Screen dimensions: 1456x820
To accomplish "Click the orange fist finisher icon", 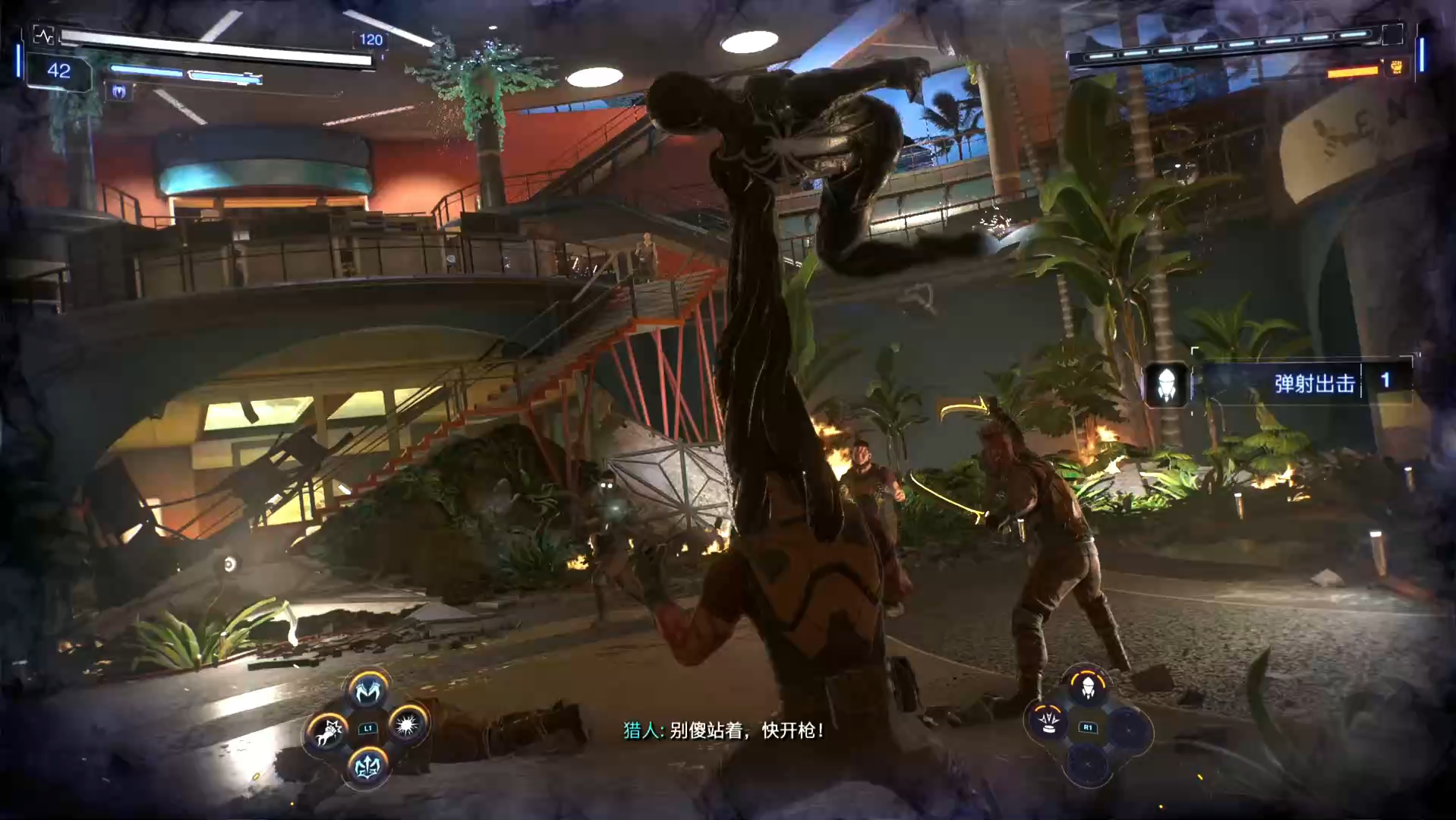I will pyautogui.click(x=1397, y=68).
